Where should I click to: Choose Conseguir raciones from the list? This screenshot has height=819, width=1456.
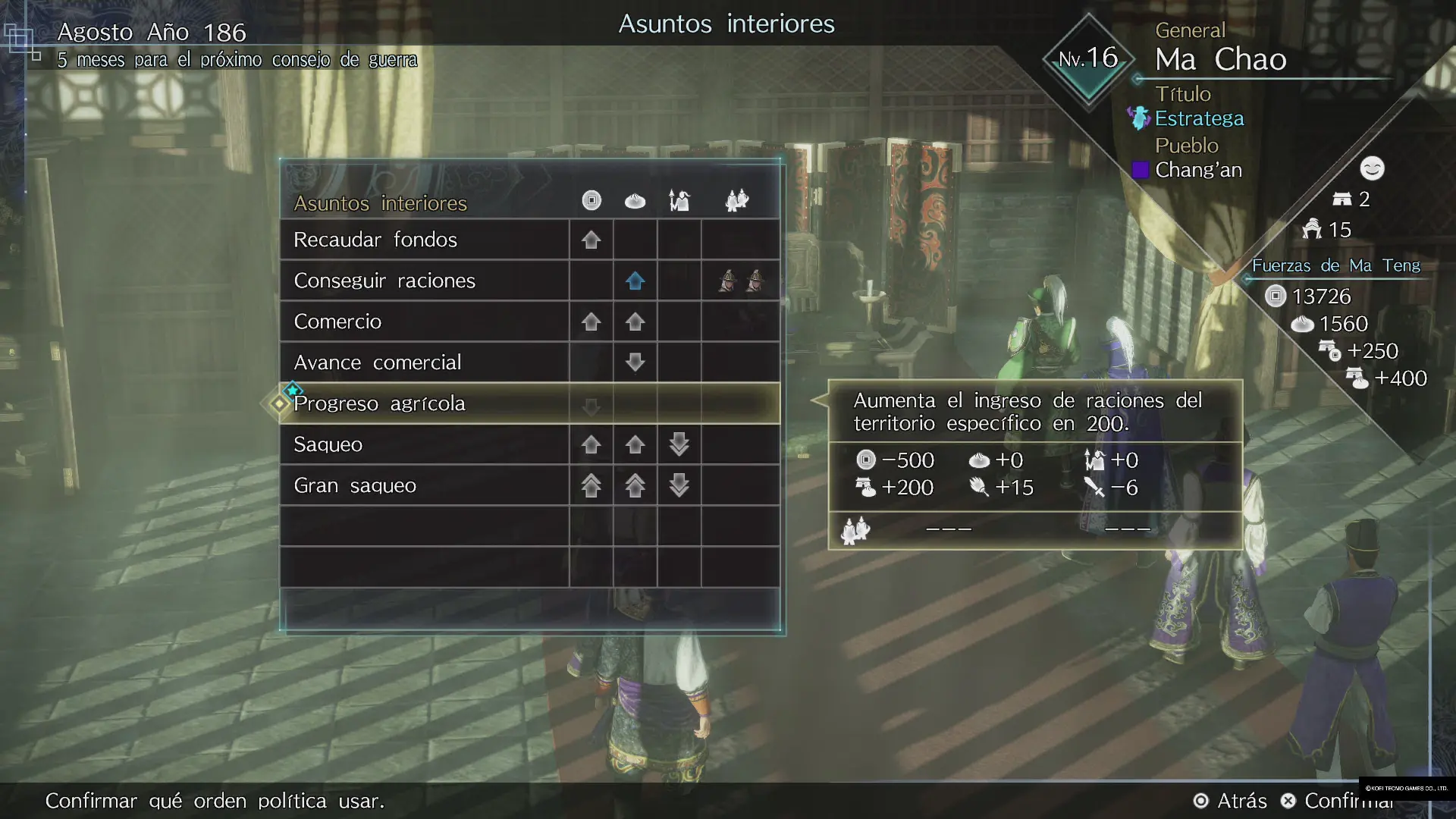click(x=384, y=281)
